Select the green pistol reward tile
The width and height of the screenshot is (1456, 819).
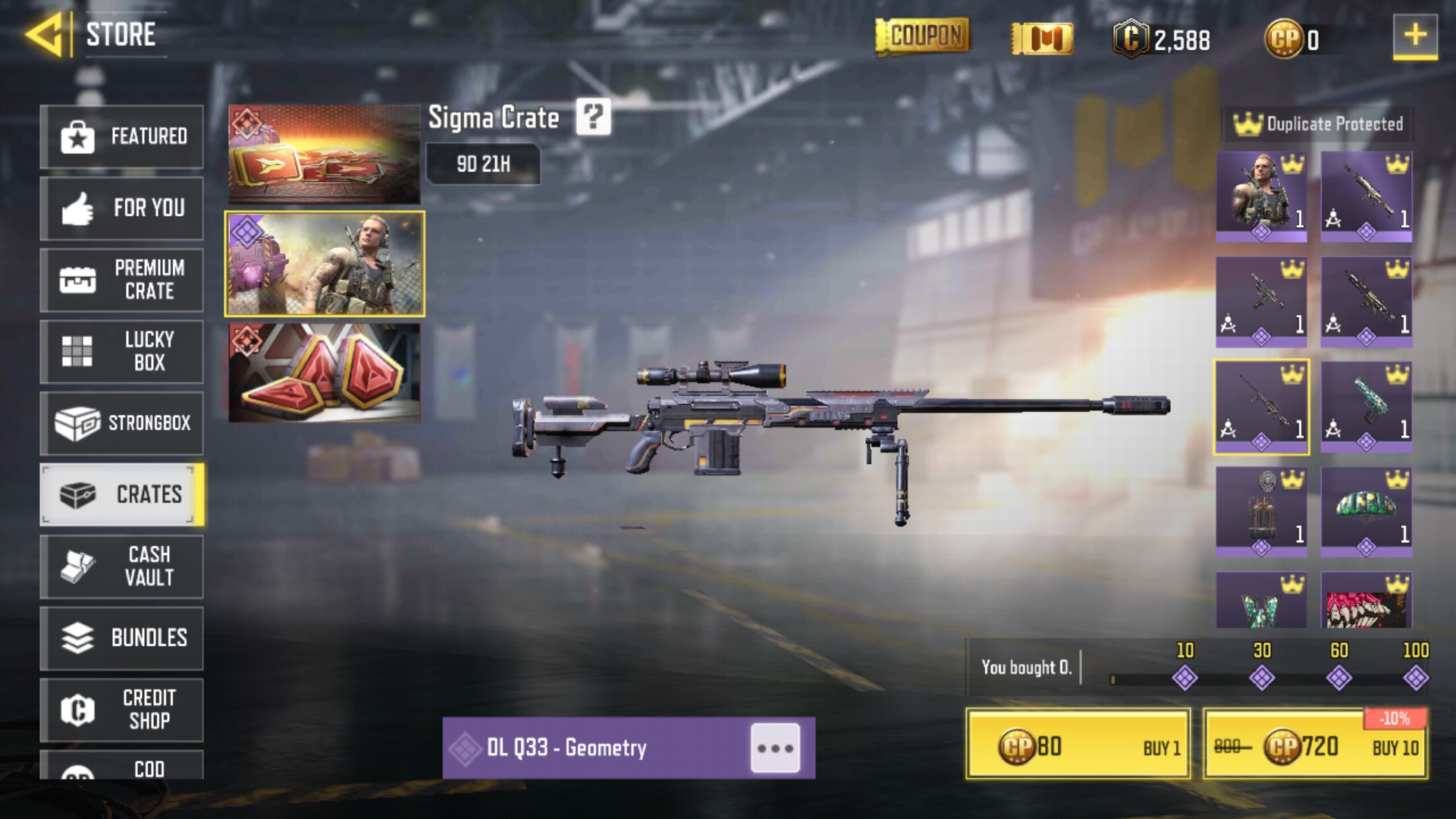(x=1366, y=406)
